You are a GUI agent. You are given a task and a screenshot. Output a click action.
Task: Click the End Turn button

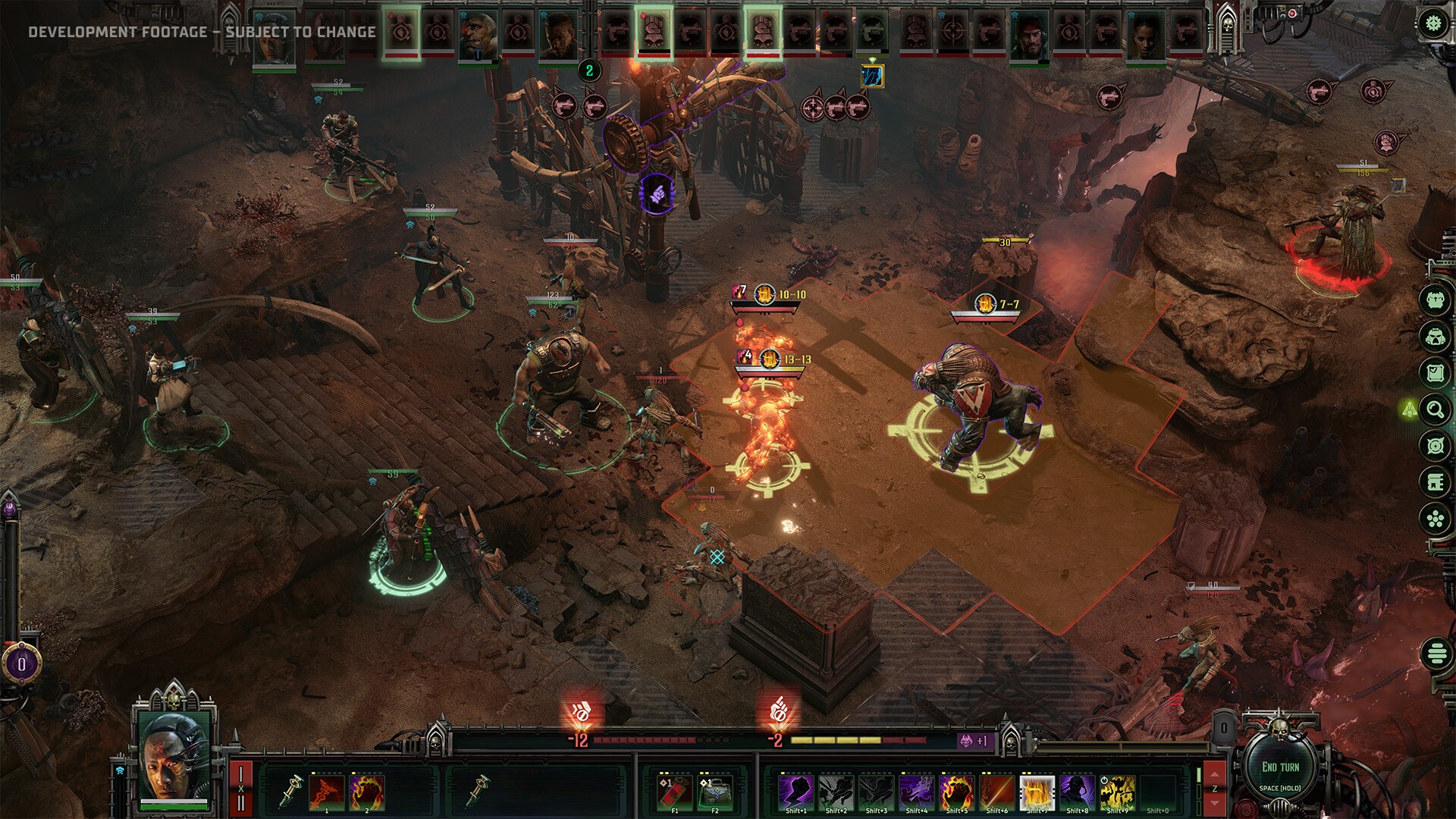coord(1280,767)
